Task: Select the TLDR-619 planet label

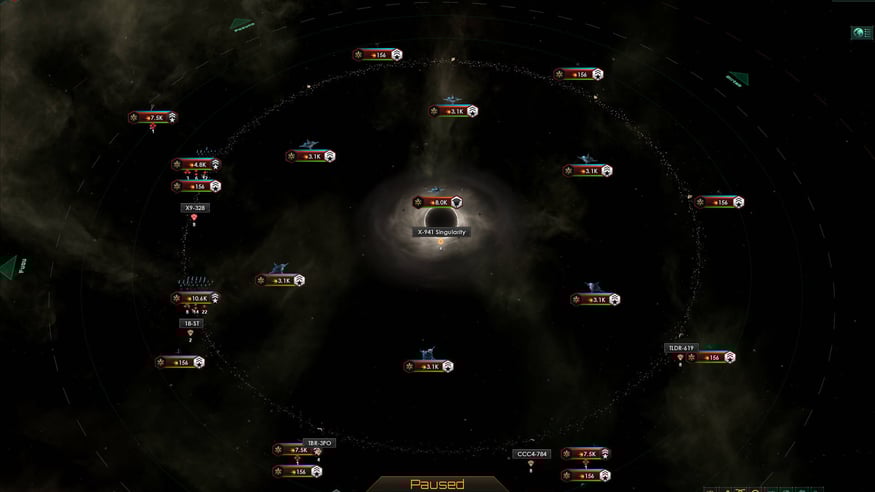Action: click(x=681, y=348)
